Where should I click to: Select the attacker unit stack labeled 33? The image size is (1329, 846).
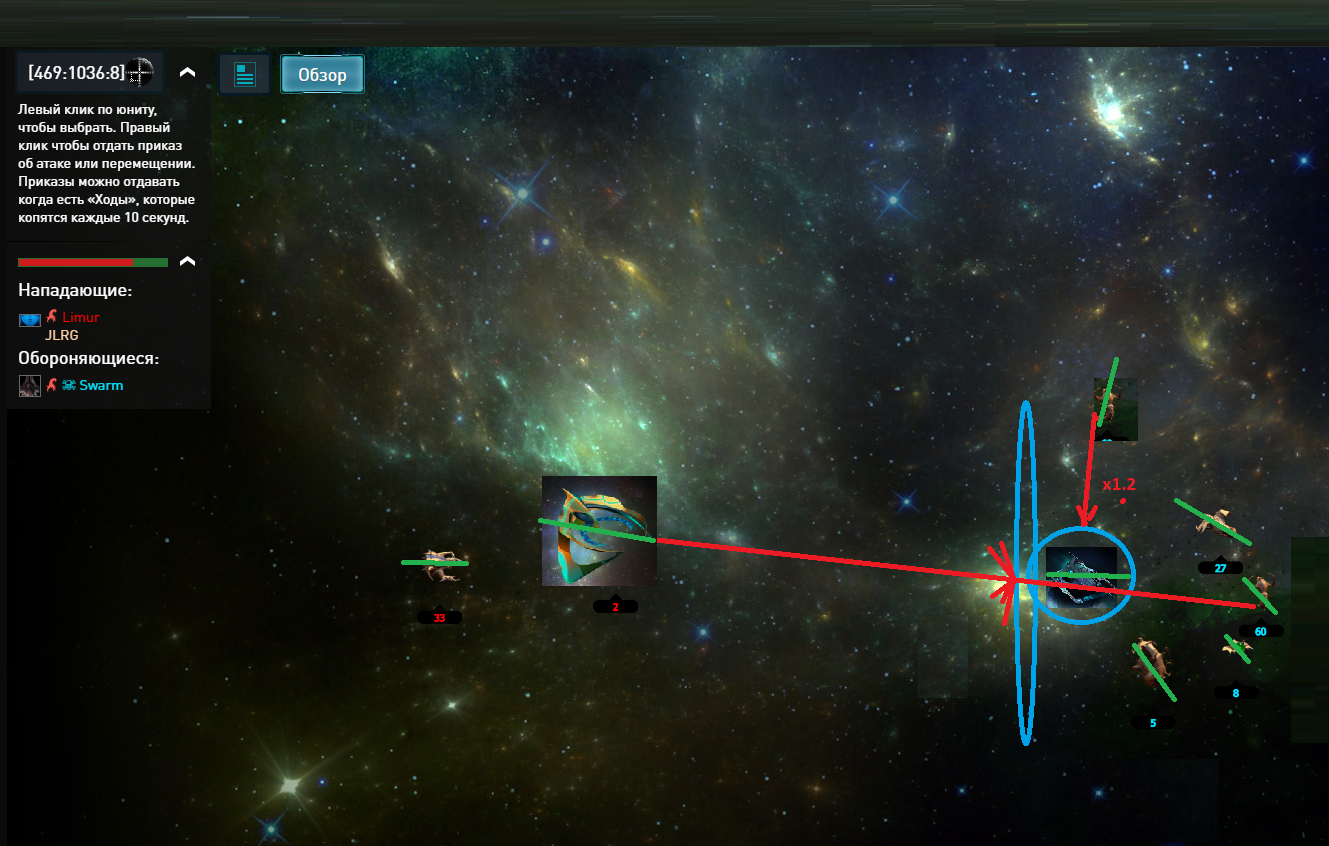point(436,565)
